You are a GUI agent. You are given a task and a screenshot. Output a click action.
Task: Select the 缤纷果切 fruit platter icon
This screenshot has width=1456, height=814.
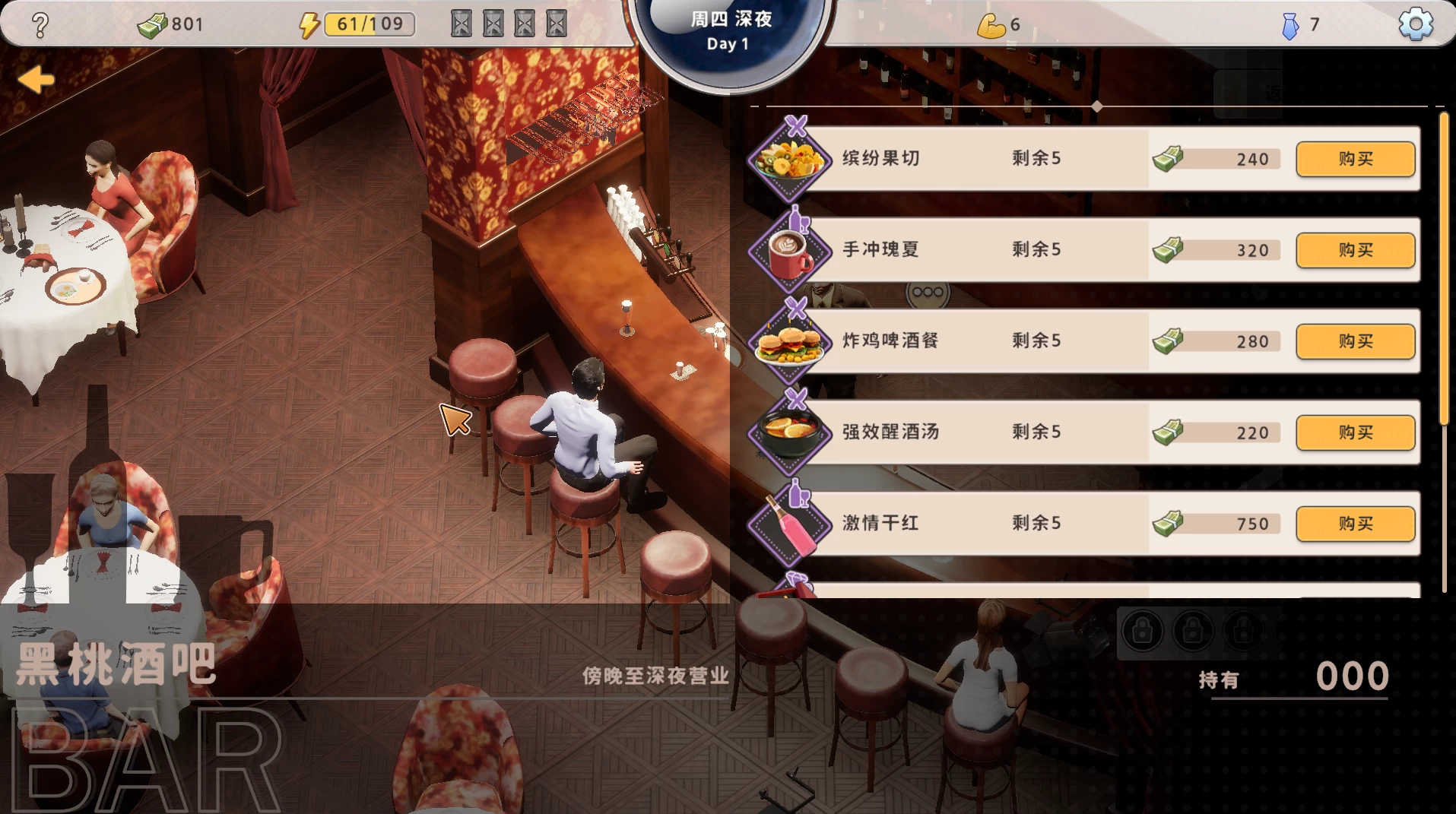tap(791, 159)
